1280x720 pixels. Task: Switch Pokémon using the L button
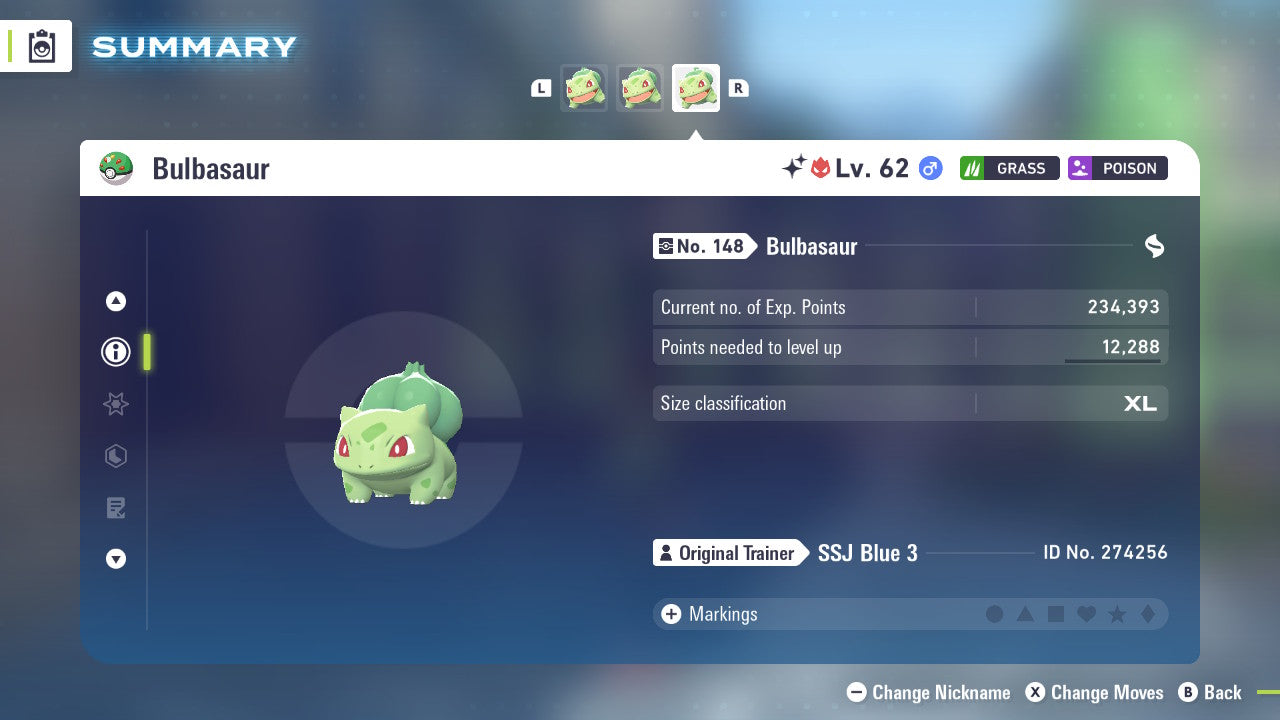click(x=541, y=88)
